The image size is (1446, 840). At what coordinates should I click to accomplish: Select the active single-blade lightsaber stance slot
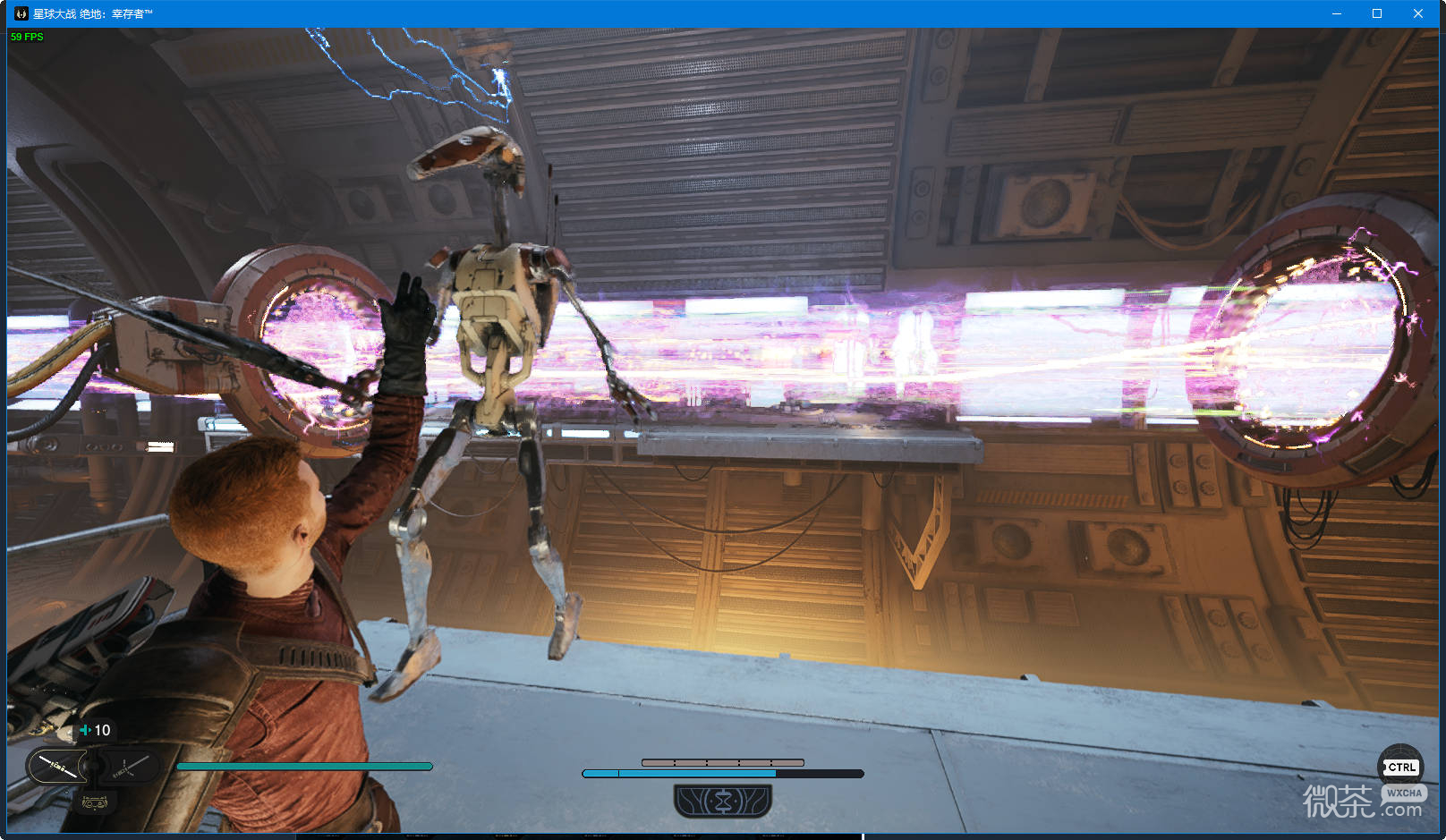(57, 767)
